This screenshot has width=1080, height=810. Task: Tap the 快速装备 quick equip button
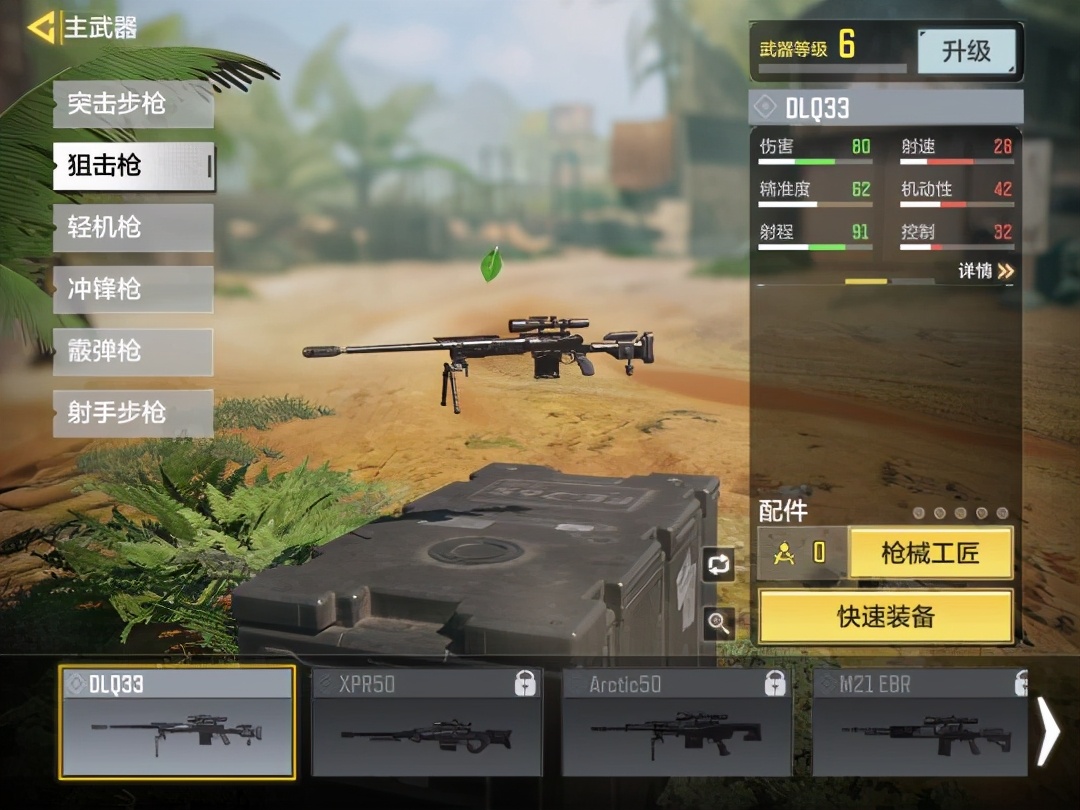[885, 616]
